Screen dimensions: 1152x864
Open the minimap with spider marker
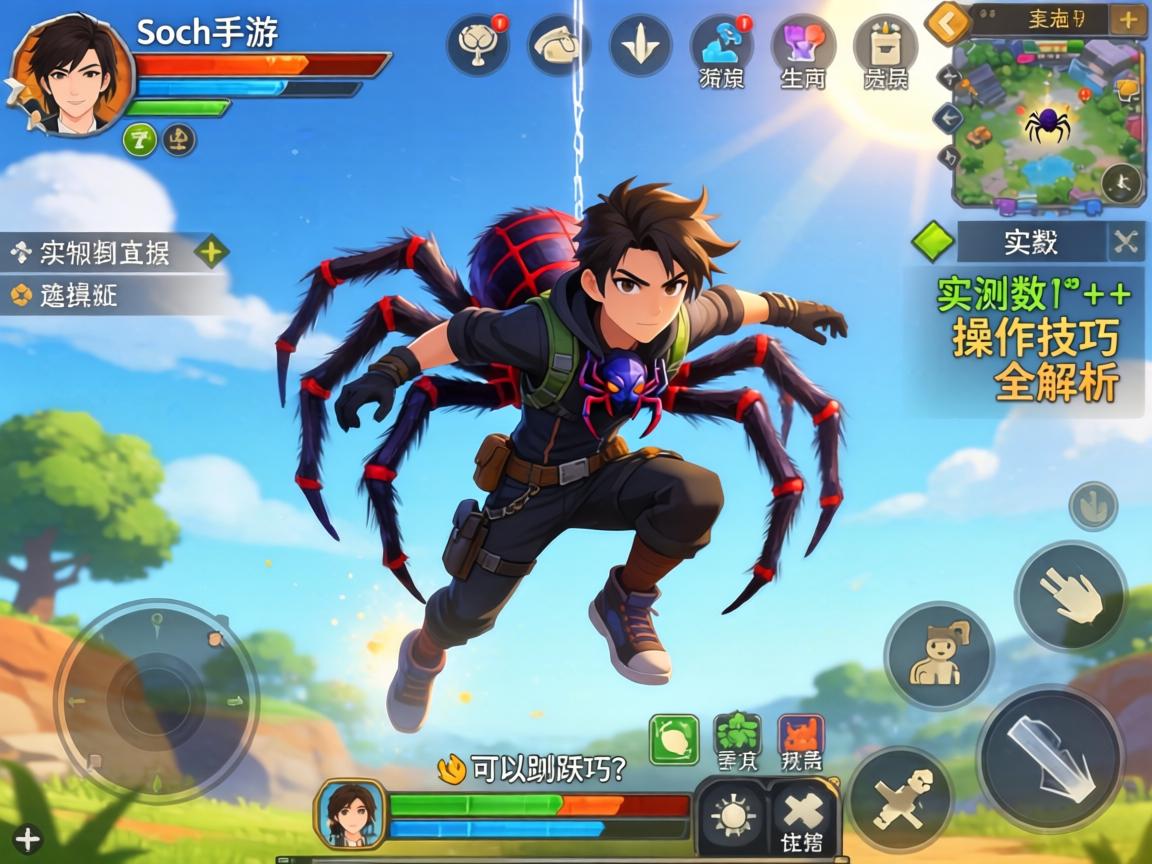(1046, 125)
